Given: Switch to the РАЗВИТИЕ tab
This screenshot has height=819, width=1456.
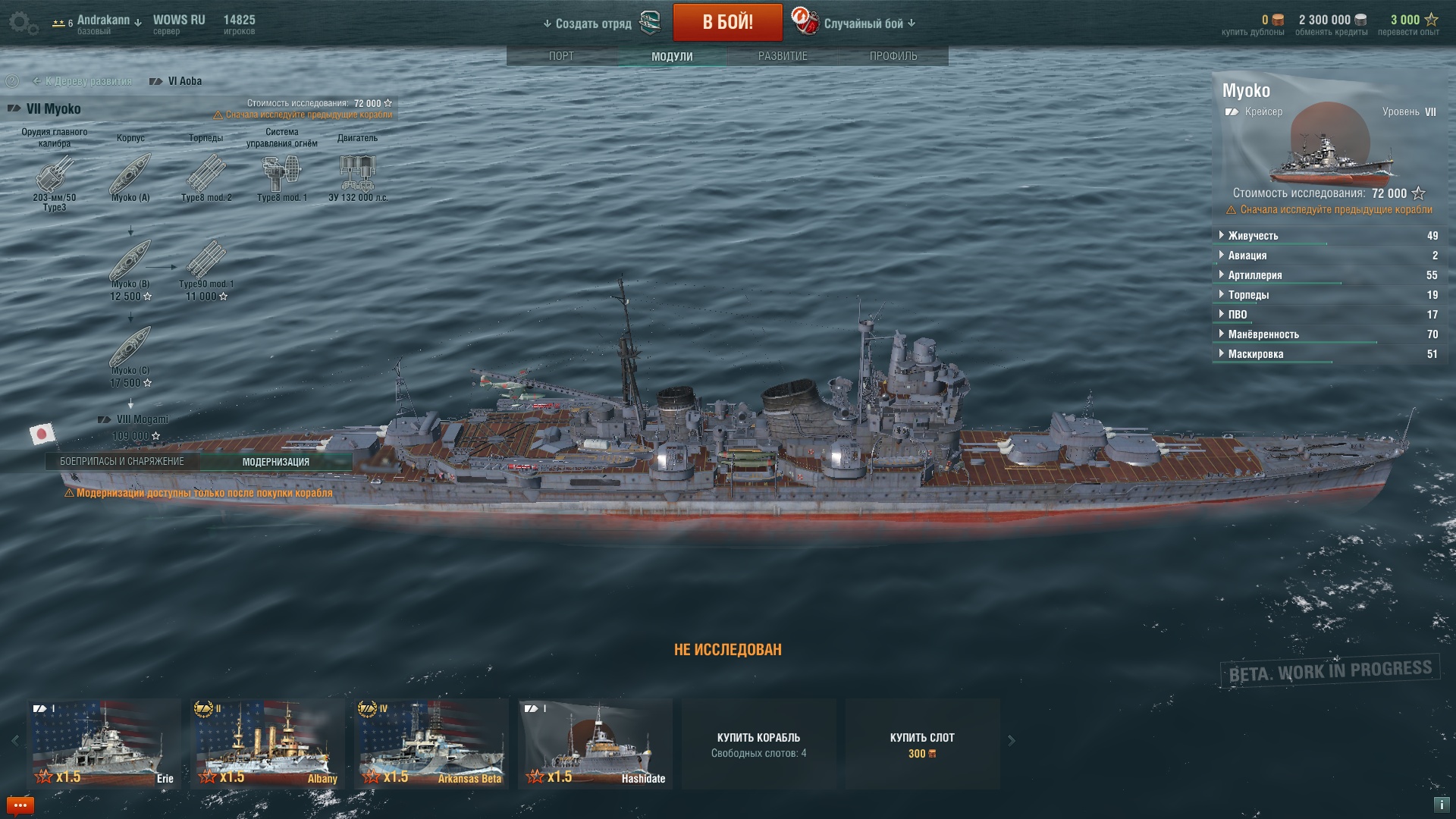Looking at the screenshot, I should coord(783,56).
